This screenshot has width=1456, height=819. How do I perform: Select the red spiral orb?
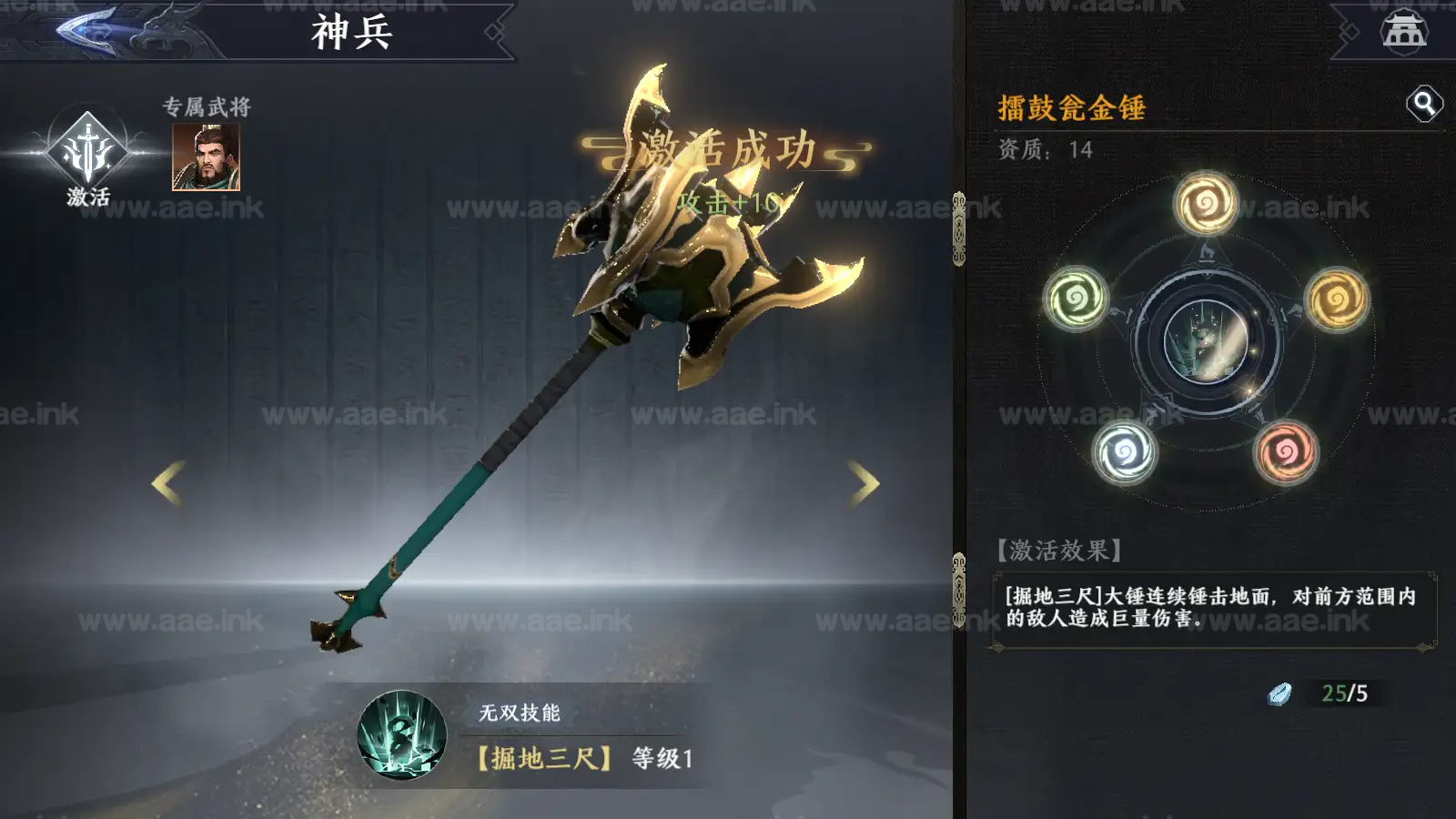pyautogui.click(x=1286, y=451)
